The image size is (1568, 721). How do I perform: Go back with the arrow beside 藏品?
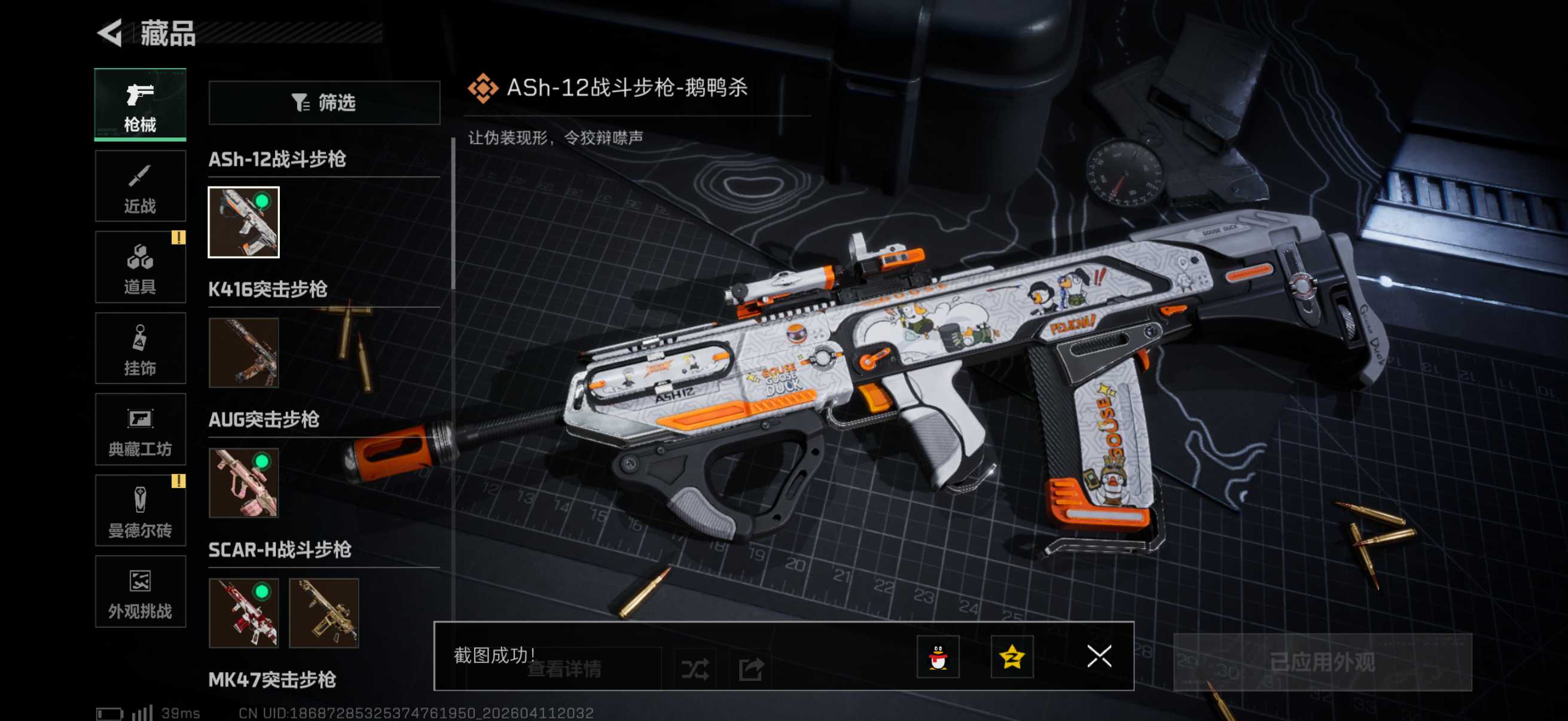[110, 33]
